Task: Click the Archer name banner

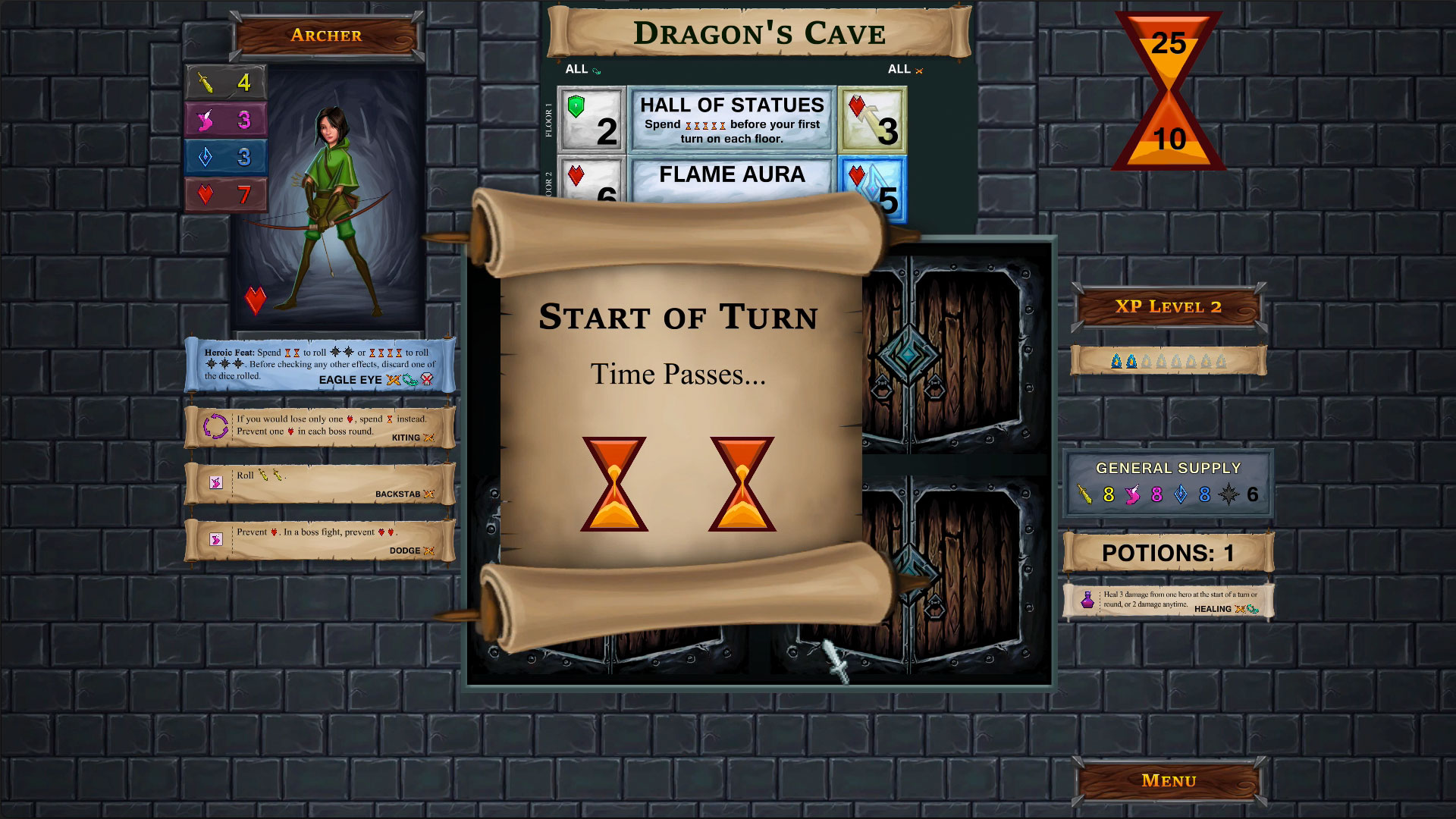Action: pos(326,35)
